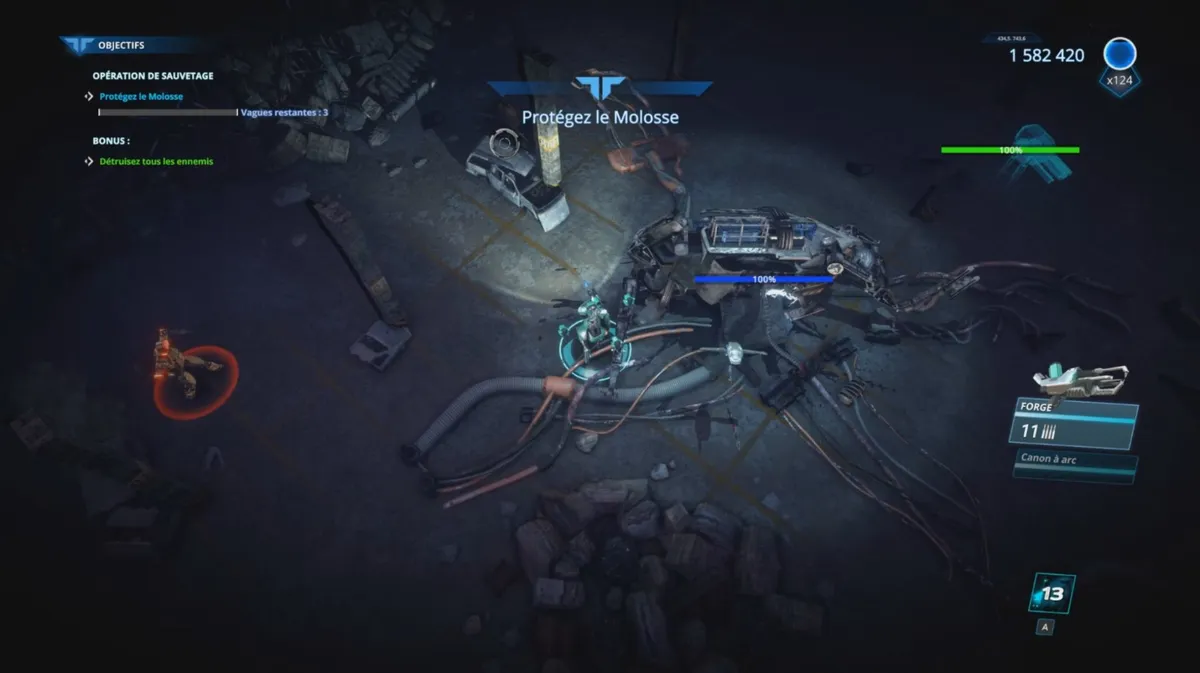This screenshot has width=1200, height=673.
Task: Open the Objectifs panel header
Action: [x=120, y=45]
